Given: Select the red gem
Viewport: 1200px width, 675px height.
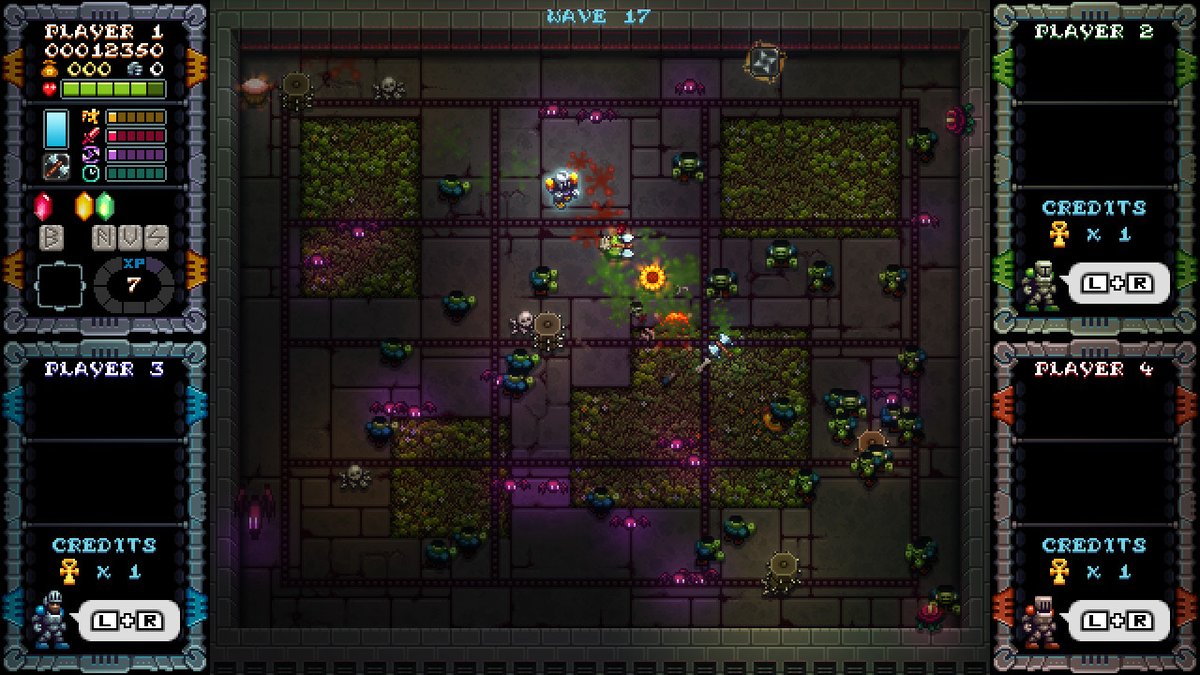Looking at the screenshot, I should click(x=43, y=206).
